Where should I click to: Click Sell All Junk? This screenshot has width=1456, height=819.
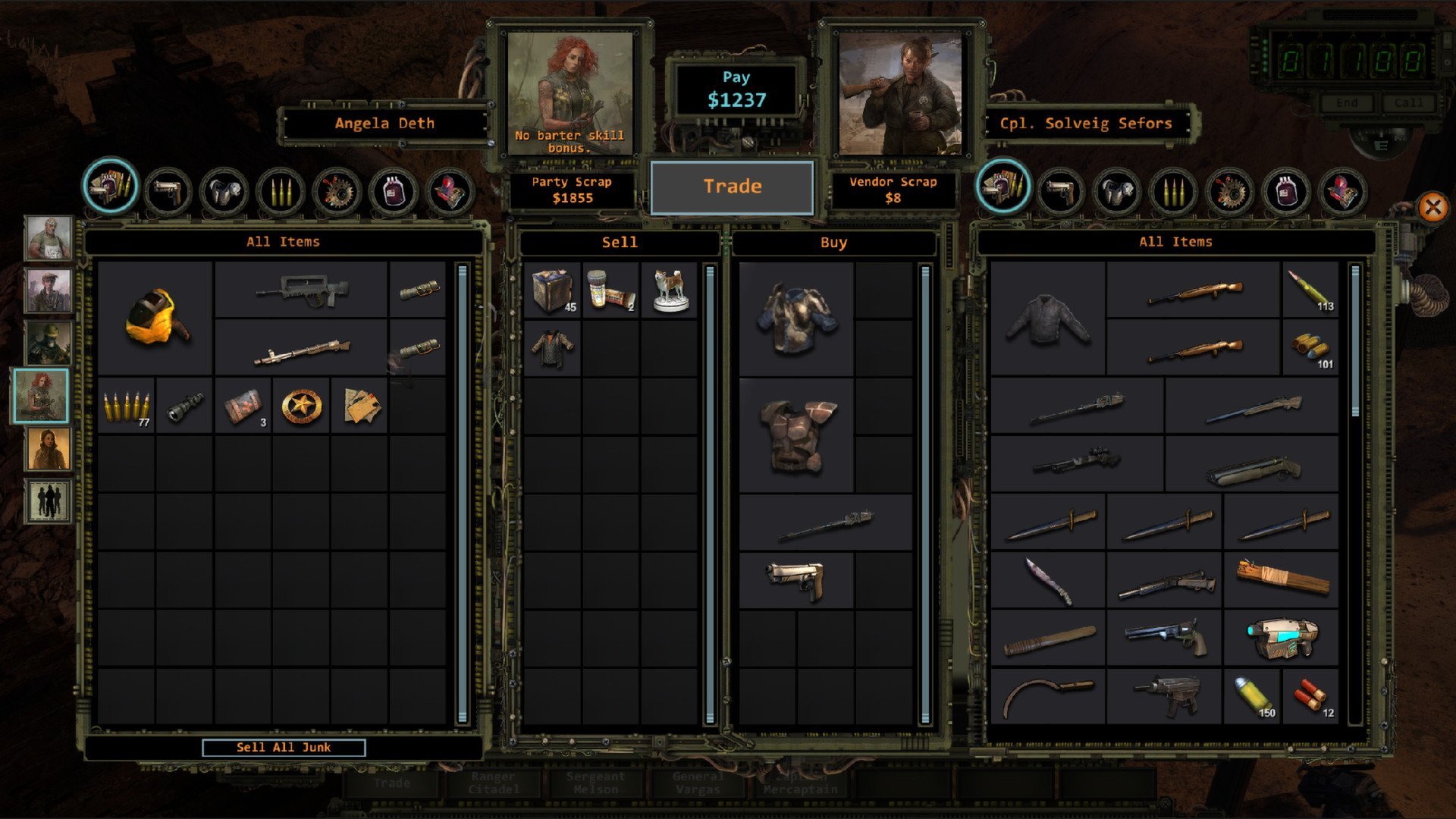click(284, 748)
